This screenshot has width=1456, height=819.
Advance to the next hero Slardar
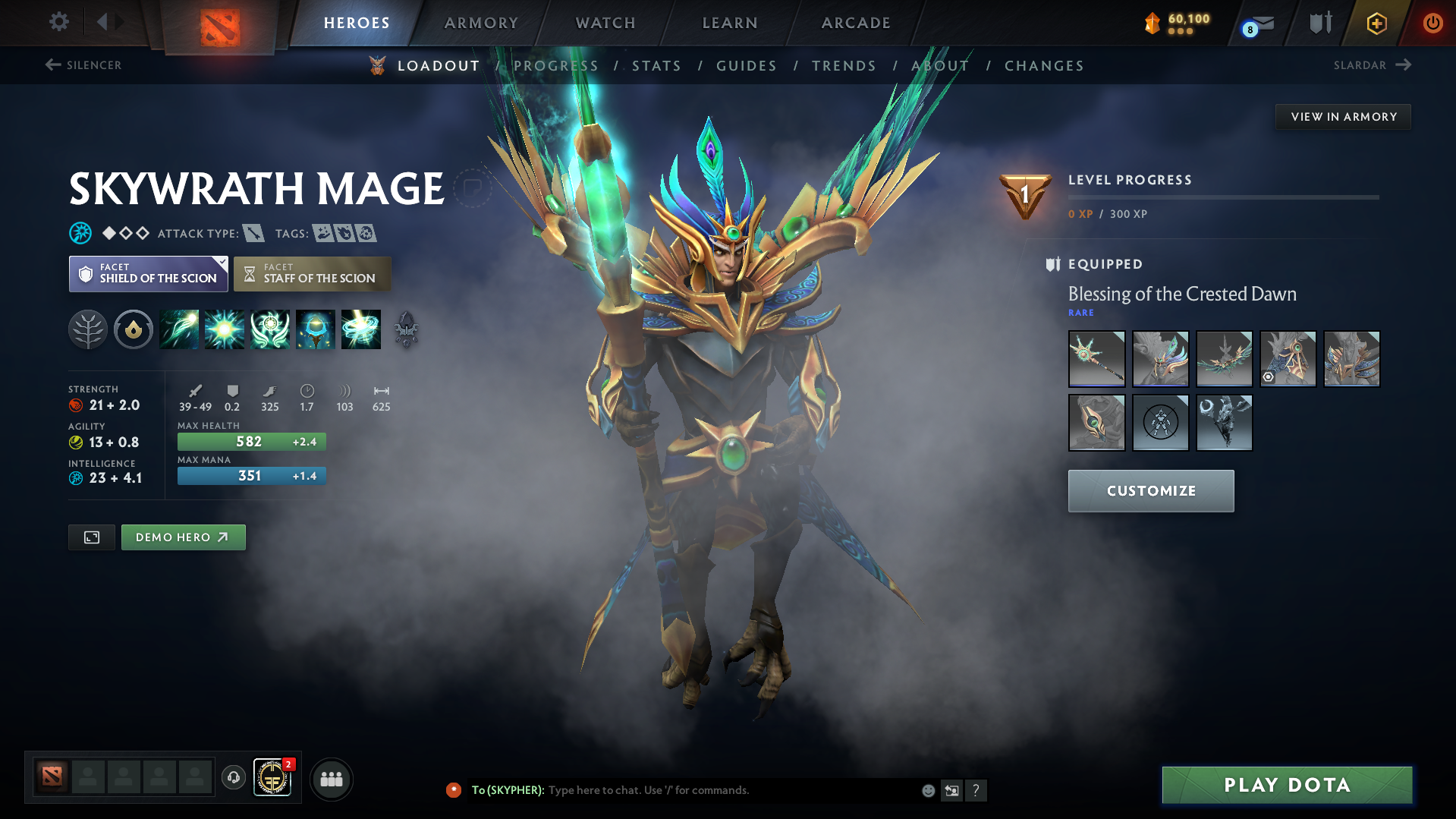pyautogui.click(x=1372, y=65)
